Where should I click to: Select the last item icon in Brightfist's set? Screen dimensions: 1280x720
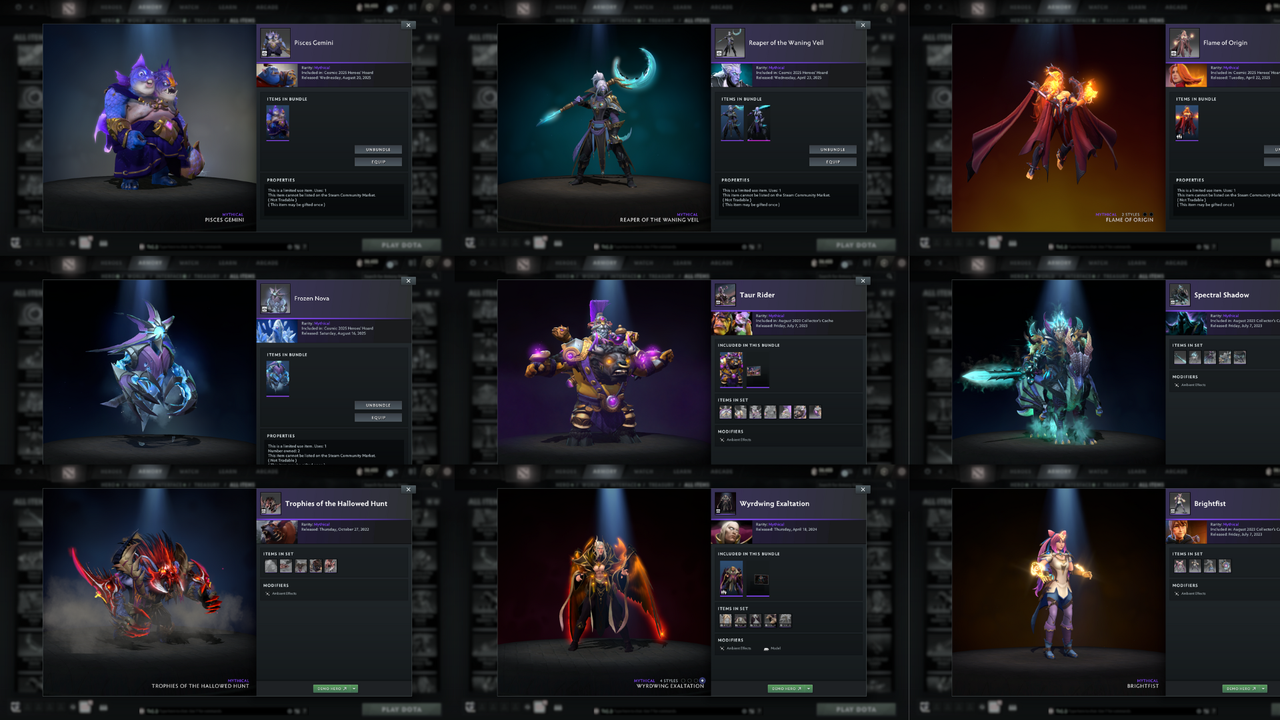click(x=1225, y=566)
